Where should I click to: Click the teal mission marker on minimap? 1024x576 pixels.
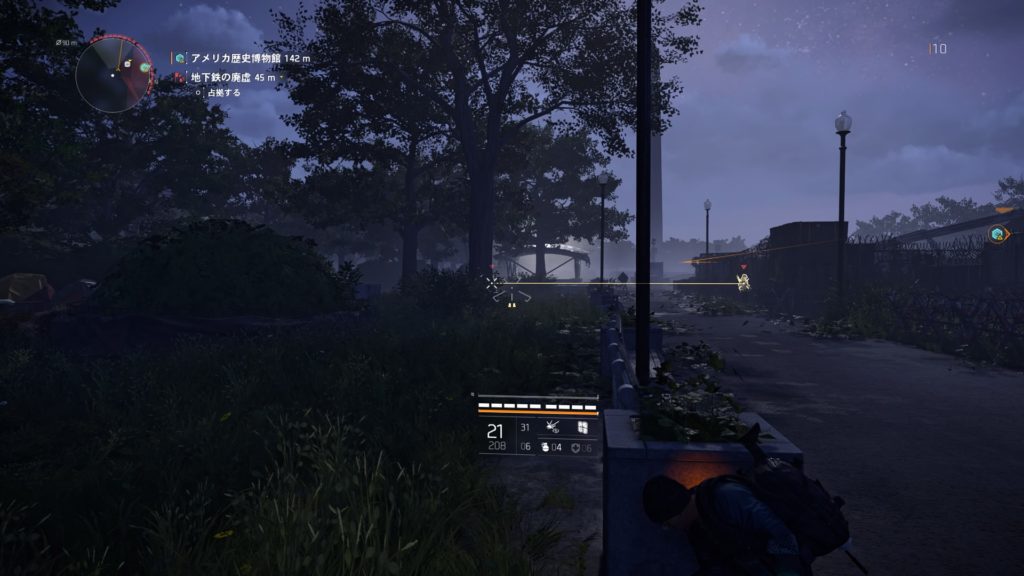coord(145,68)
